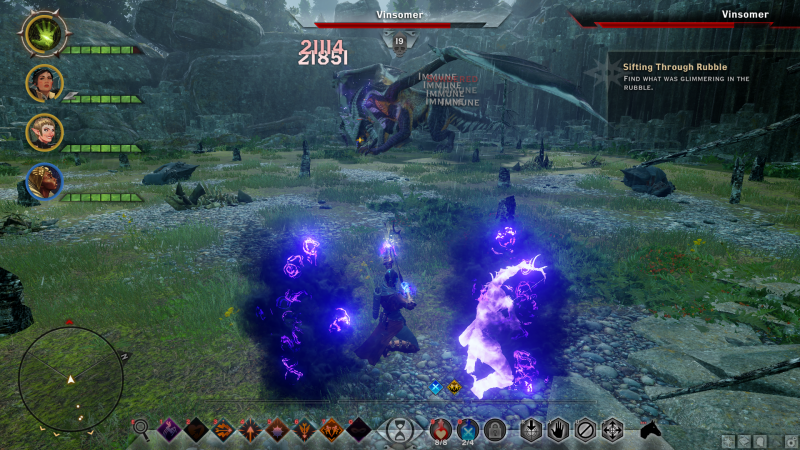Image resolution: width=800 pixels, height=450 pixels.
Task: Click the down-arrow shield command icon
Action: [531, 430]
